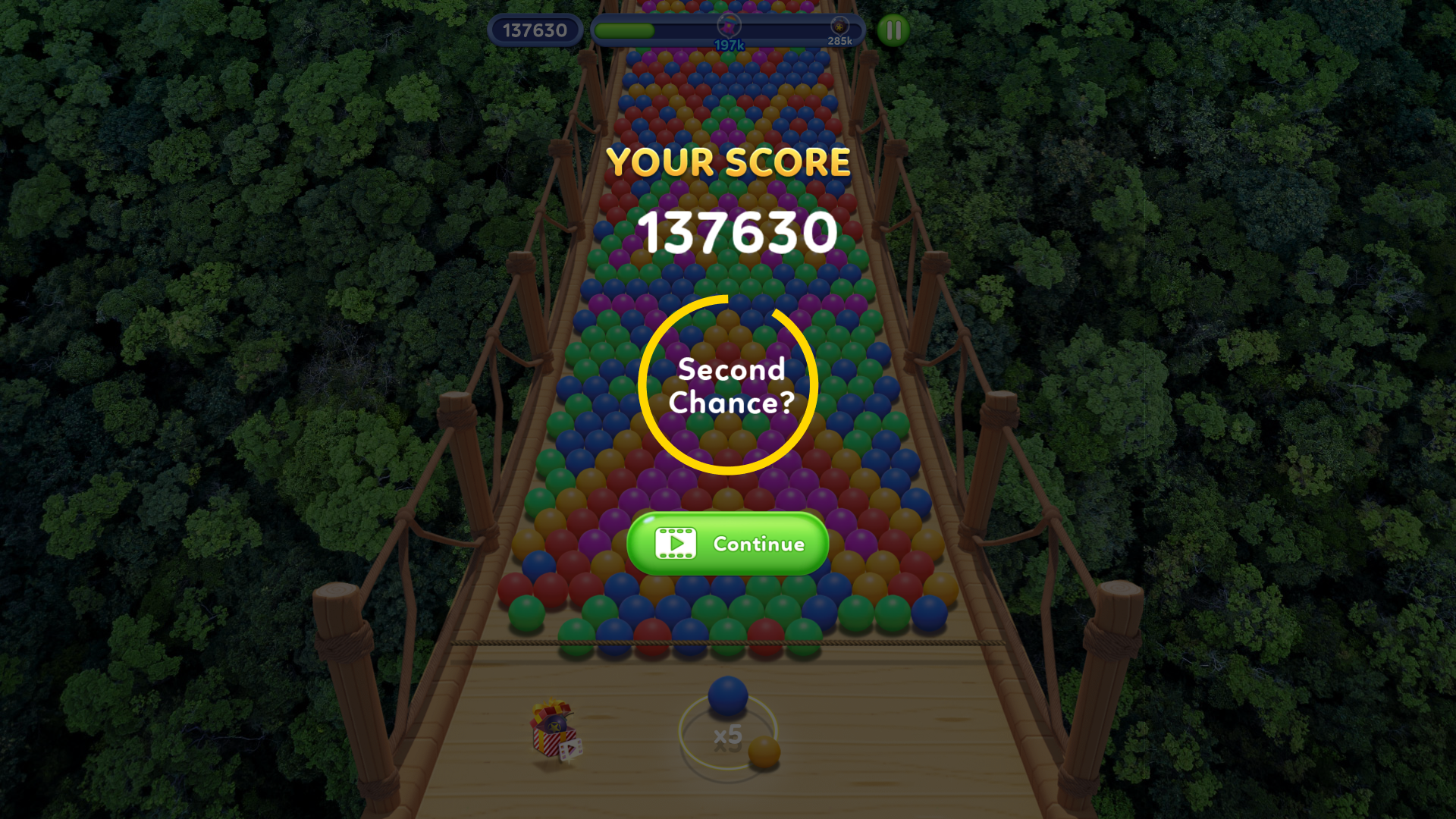The image size is (1456, 819).
Task: Select the green Pause button
Action: (893, 31)
